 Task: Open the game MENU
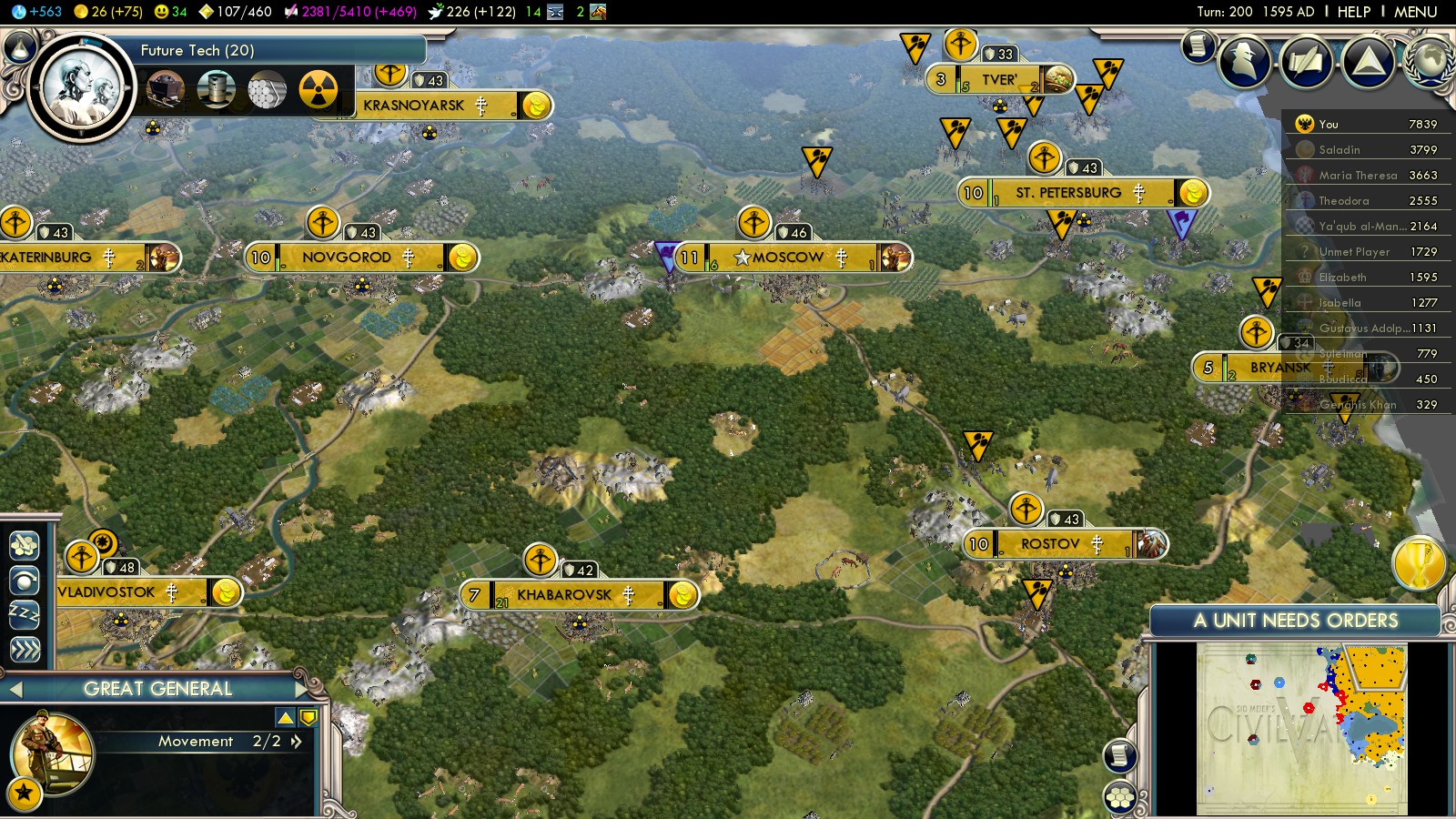point(1415,12)
